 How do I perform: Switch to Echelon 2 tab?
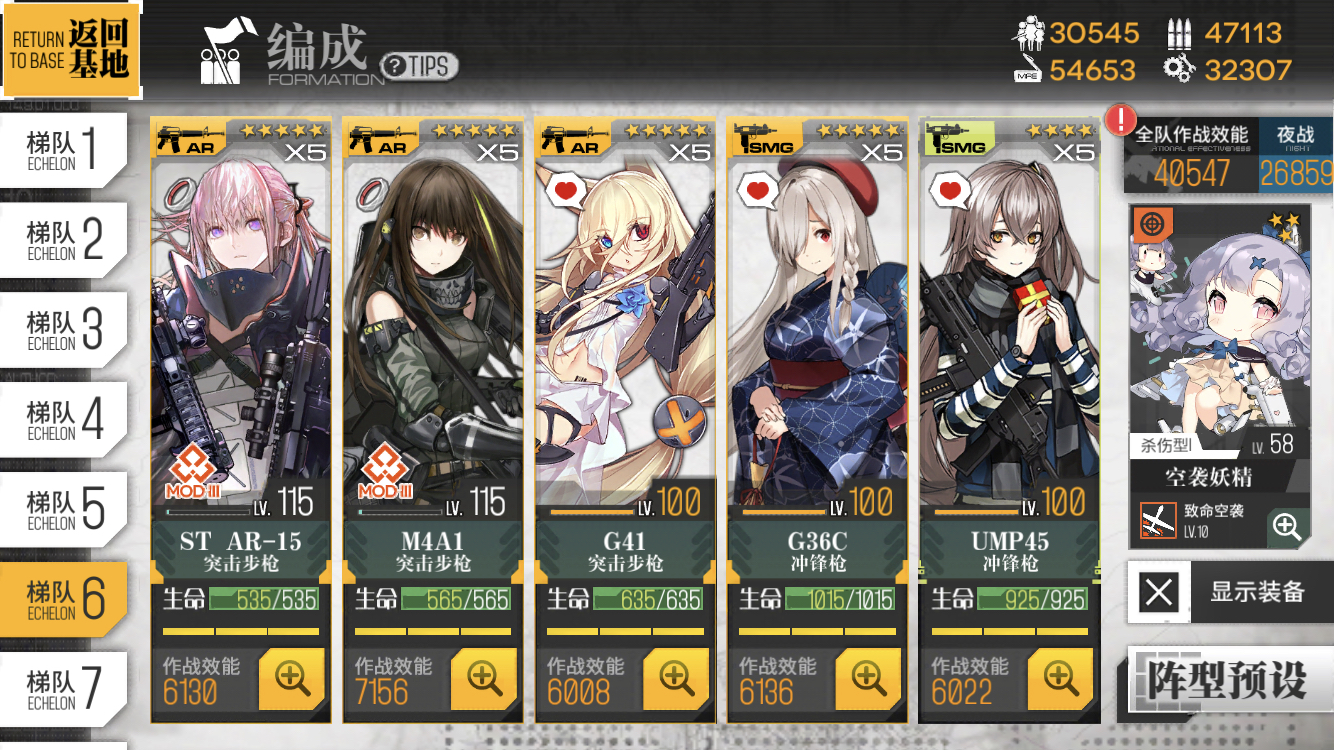(x=65, y=240)
